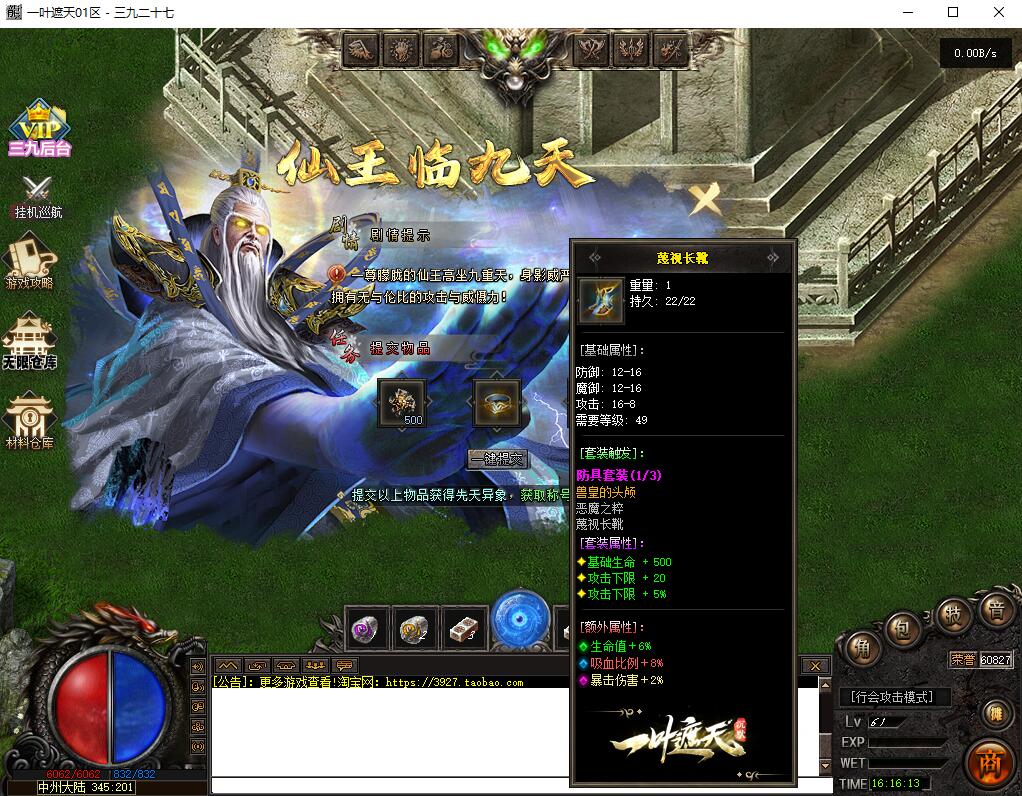Viewport: 1022px width, 796px height.
Task: Start 挂机巡航 auto-patrol
Action: pyautogui.click(x=38, y=195)
